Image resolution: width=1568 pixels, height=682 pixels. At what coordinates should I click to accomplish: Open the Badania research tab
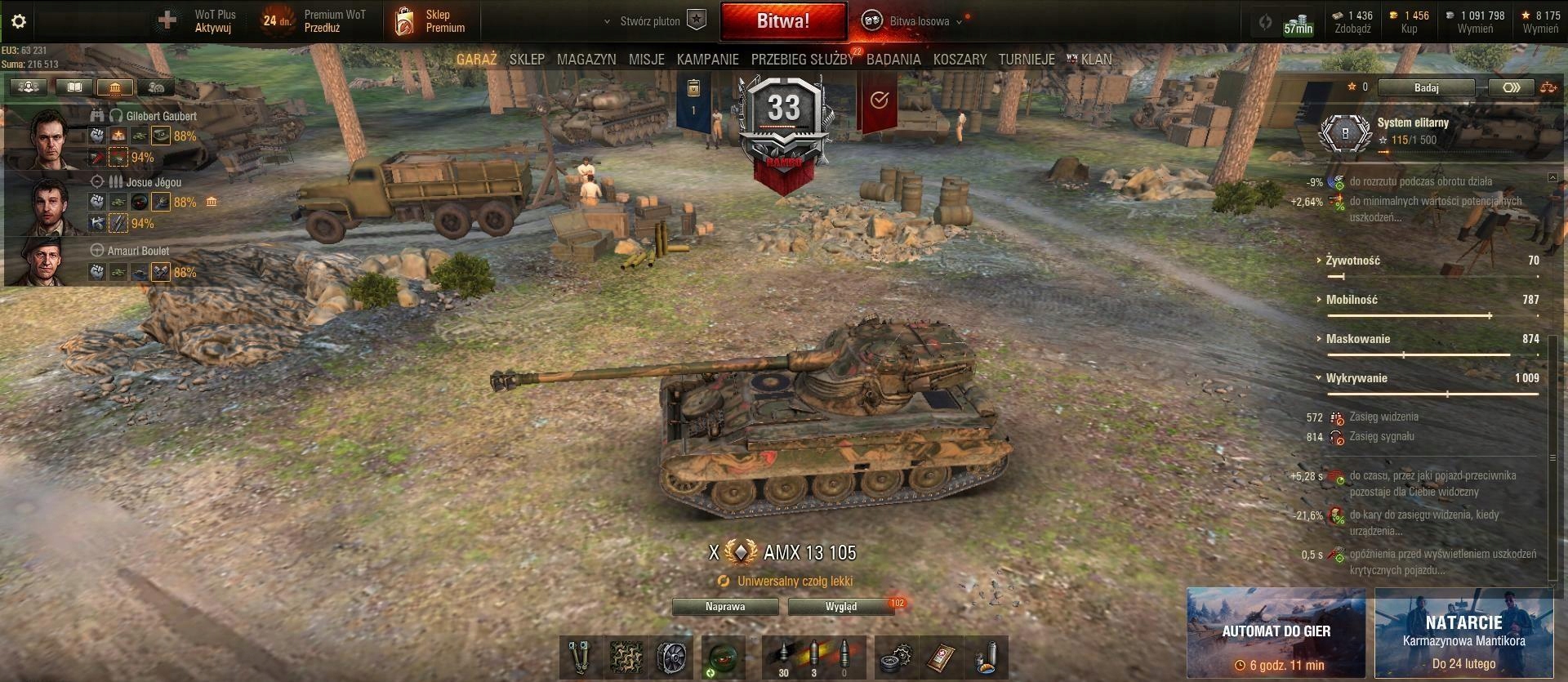[893, 60]
